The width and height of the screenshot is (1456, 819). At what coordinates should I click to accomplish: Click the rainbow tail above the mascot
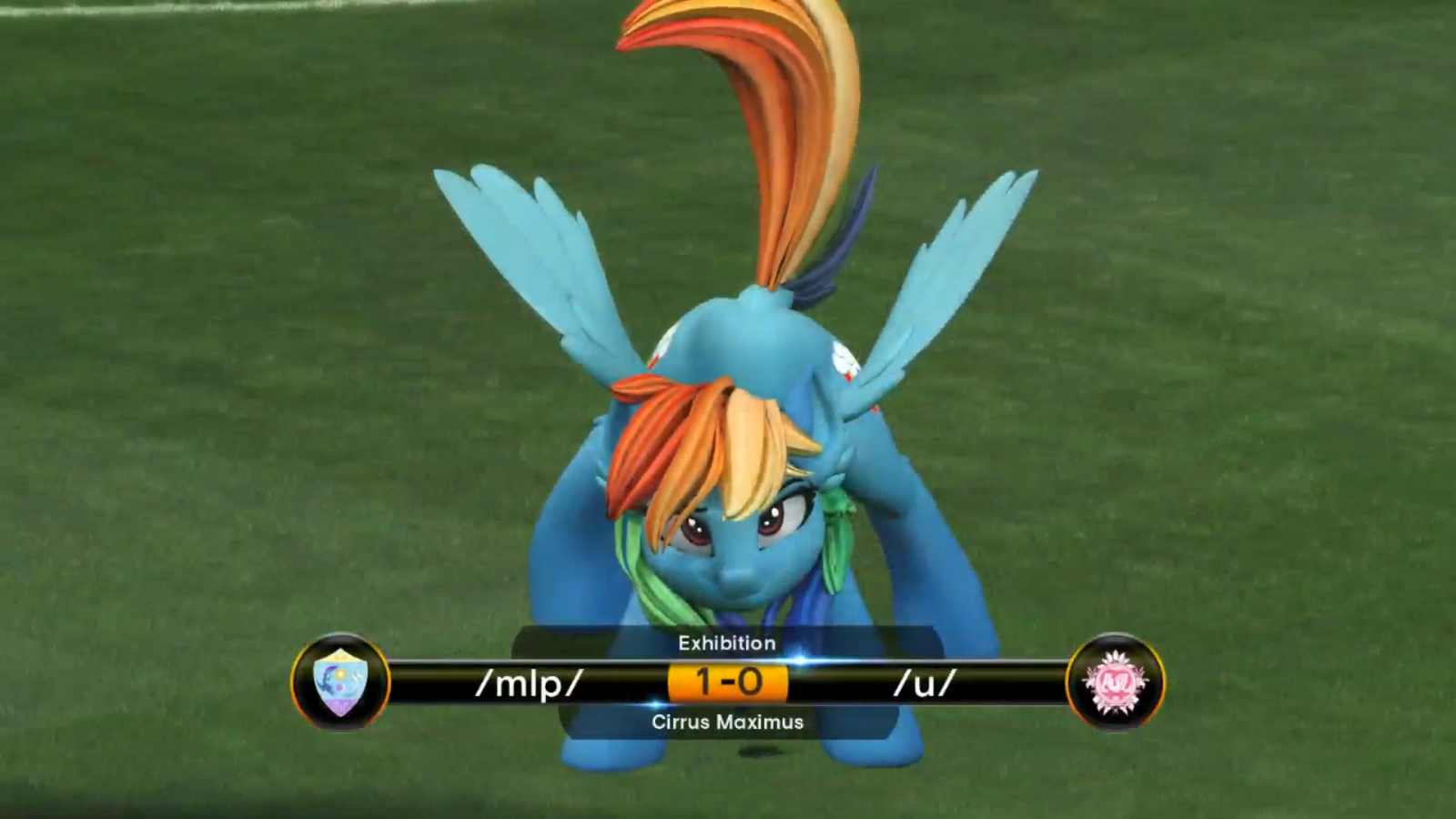point(783,118)
